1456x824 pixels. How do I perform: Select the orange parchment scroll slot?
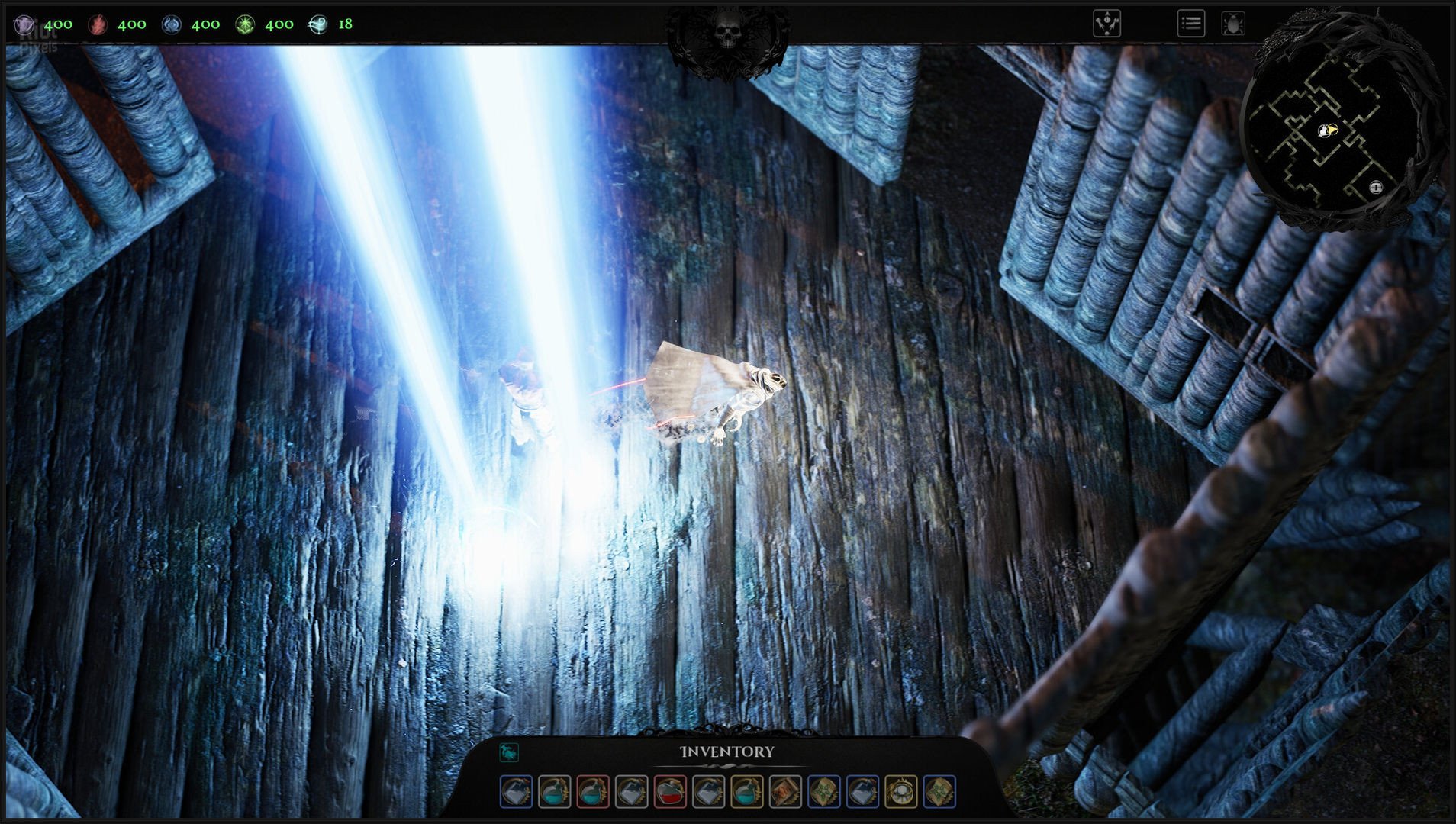click(785, 792)
